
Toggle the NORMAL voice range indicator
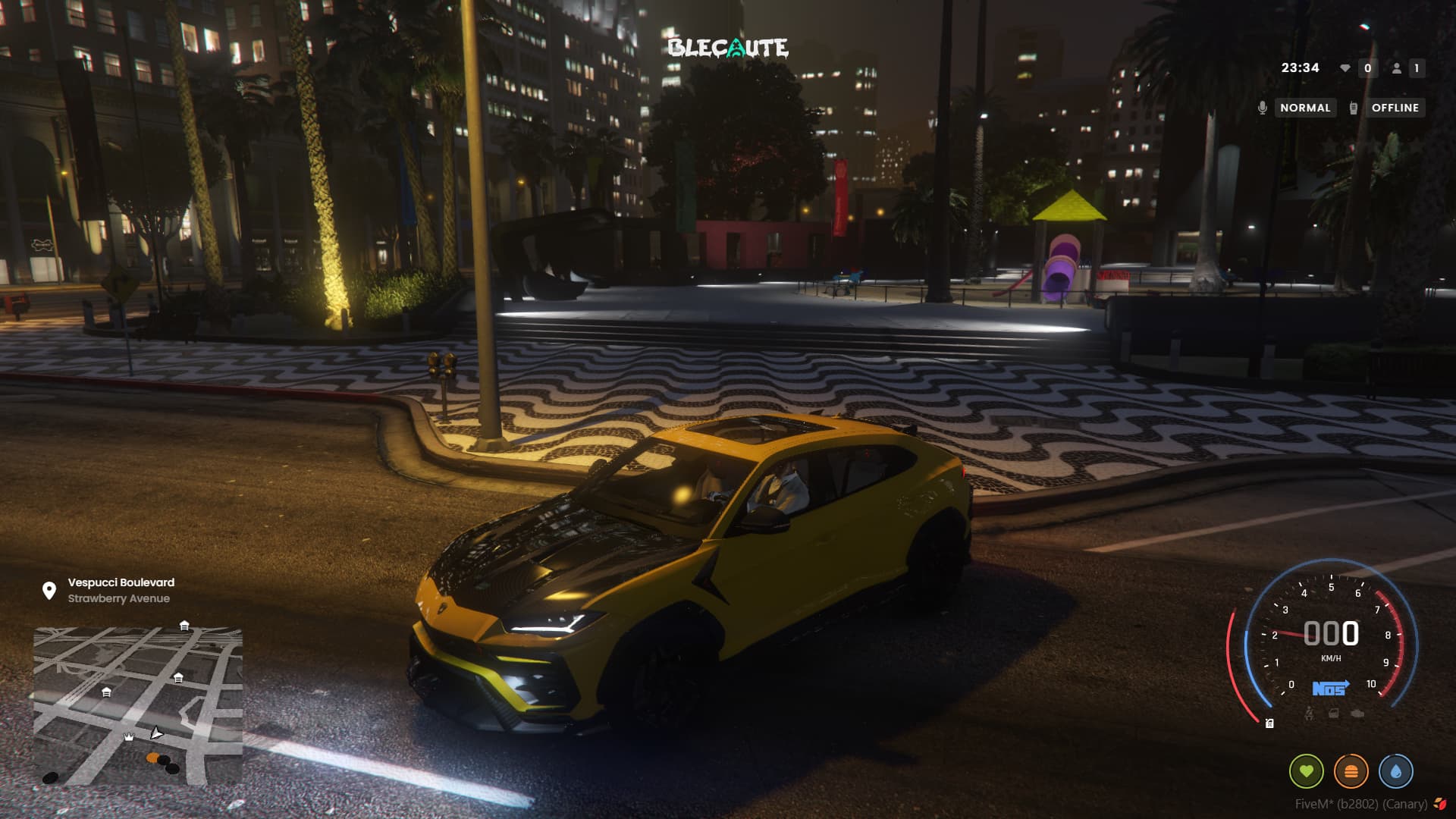tap(1305, 108)
